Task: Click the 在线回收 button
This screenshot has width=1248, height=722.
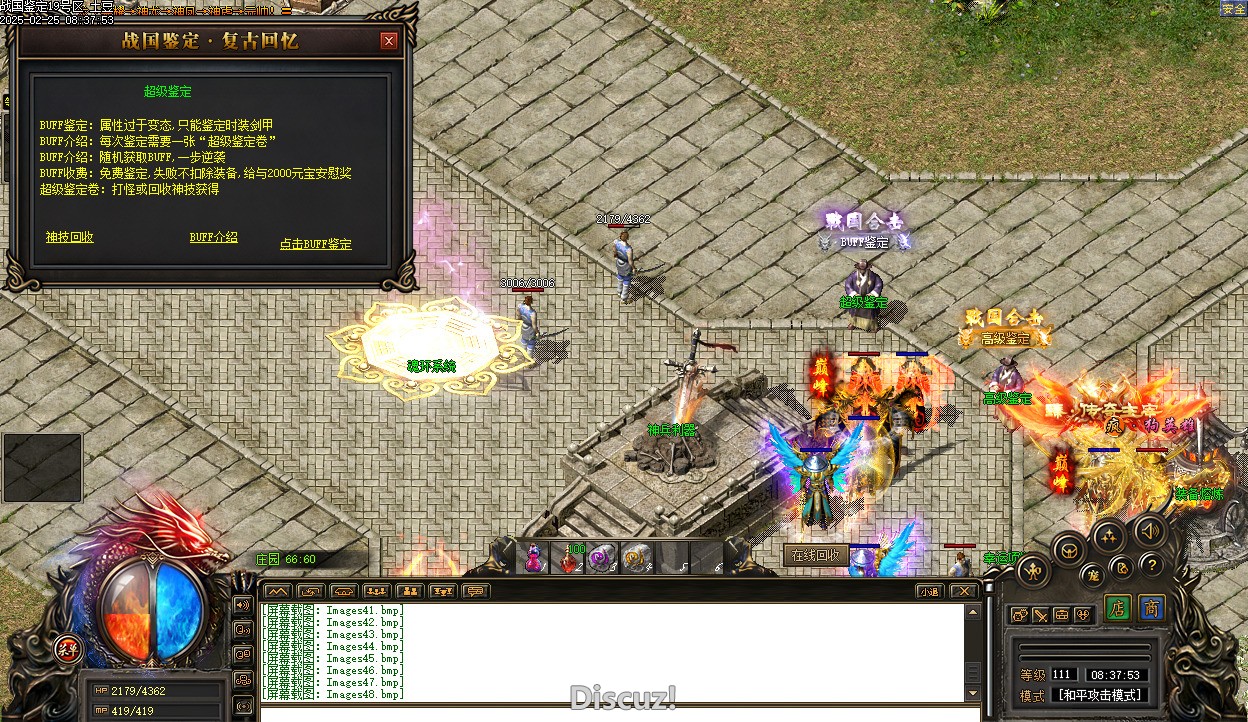Action: [816, 555]
